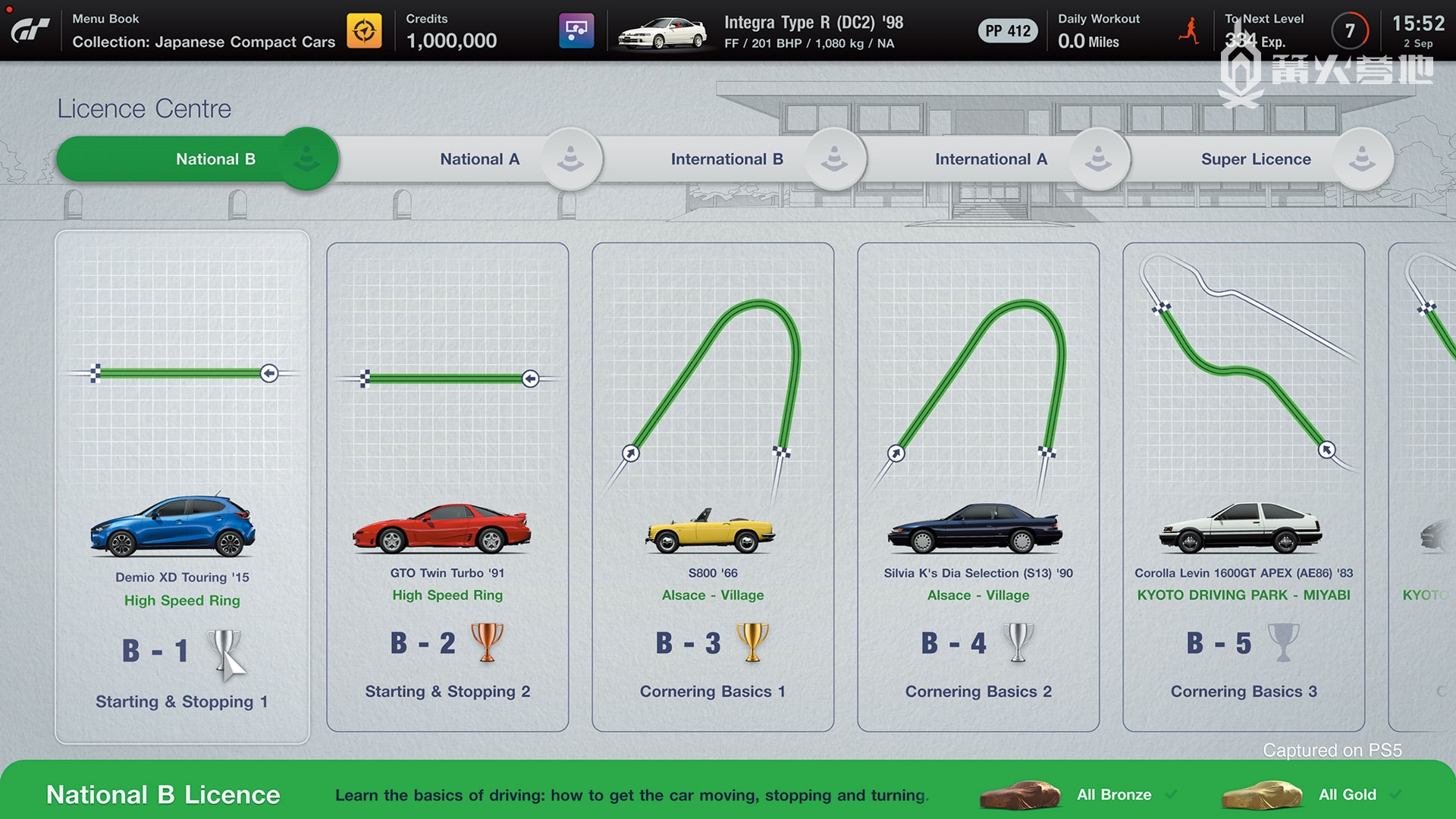The width and height of the screenshot is (1456, 819).
Task: Open the Menu Book collection icon
Action: point(364,31)
